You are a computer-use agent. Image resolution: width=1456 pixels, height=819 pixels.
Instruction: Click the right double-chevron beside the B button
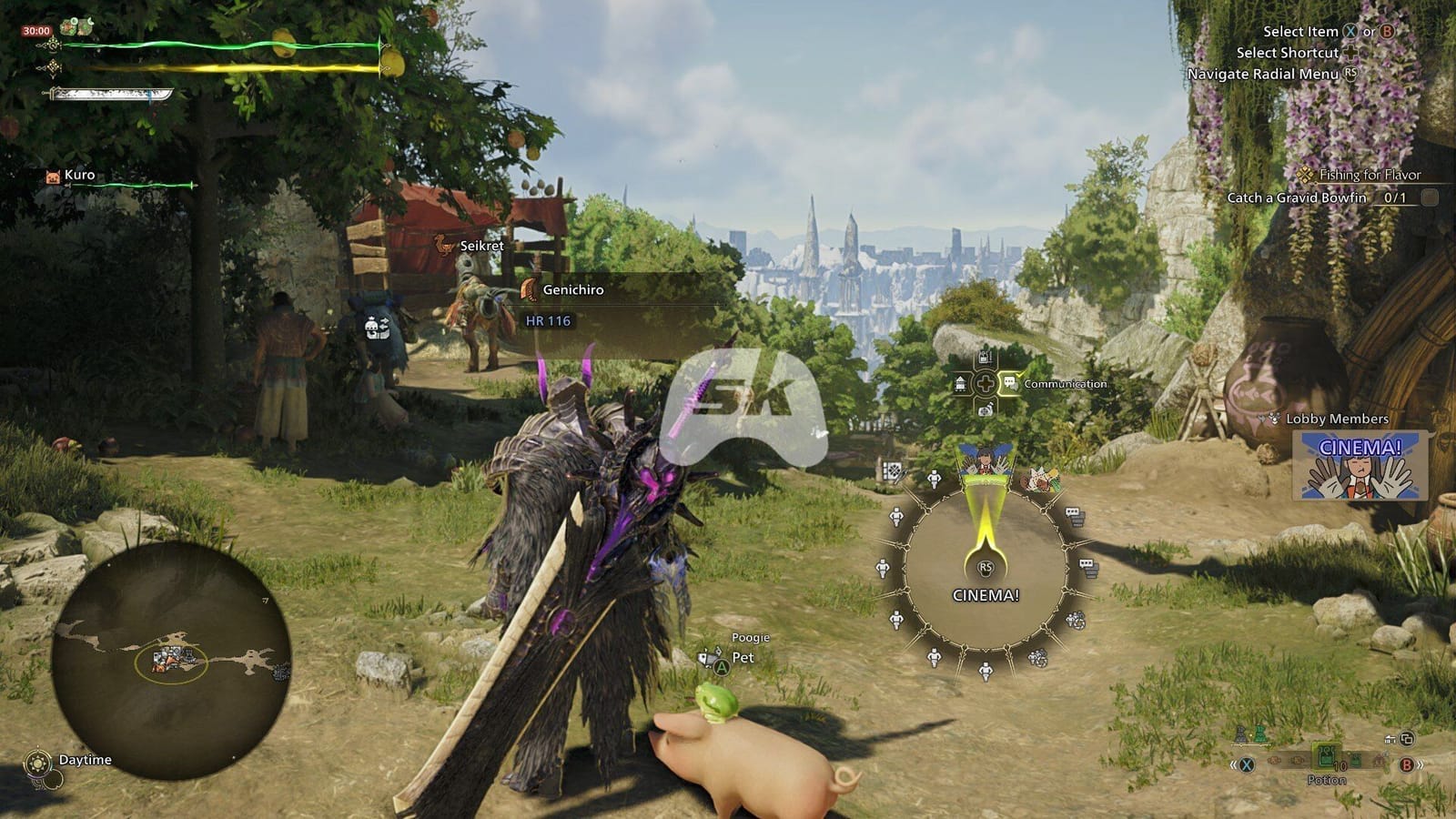pos(1421,765)
